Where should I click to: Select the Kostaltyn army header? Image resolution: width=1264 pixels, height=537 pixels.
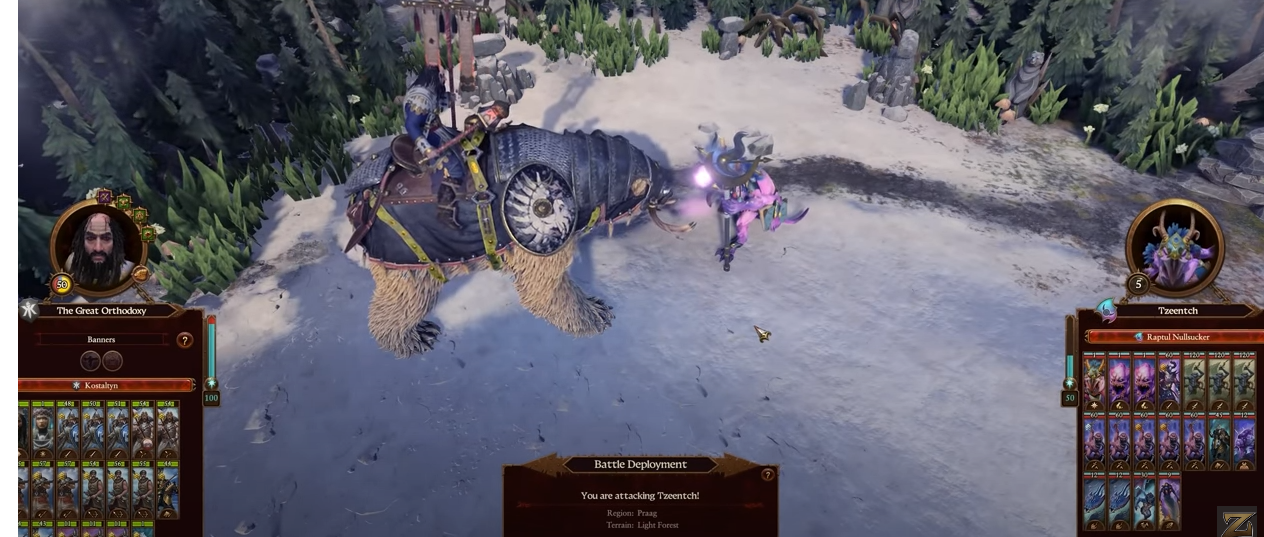click(104, 385)
